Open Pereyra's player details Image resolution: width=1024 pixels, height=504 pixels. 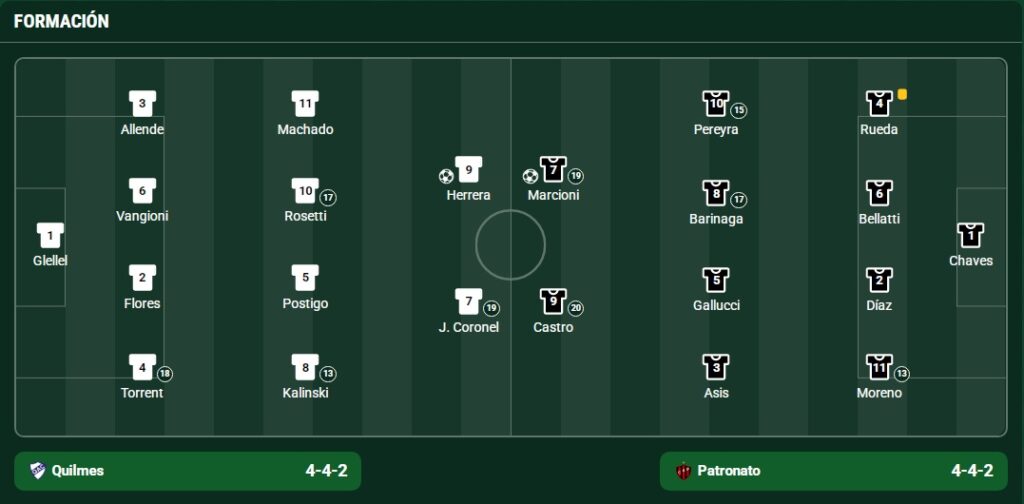[x=716, y=104]
